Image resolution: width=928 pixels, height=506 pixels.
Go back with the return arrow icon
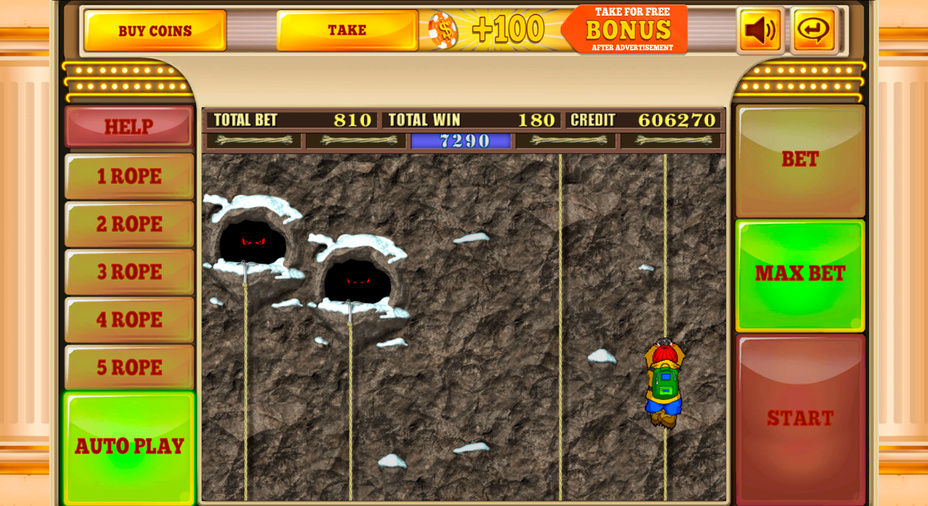(x=814, y=30)
